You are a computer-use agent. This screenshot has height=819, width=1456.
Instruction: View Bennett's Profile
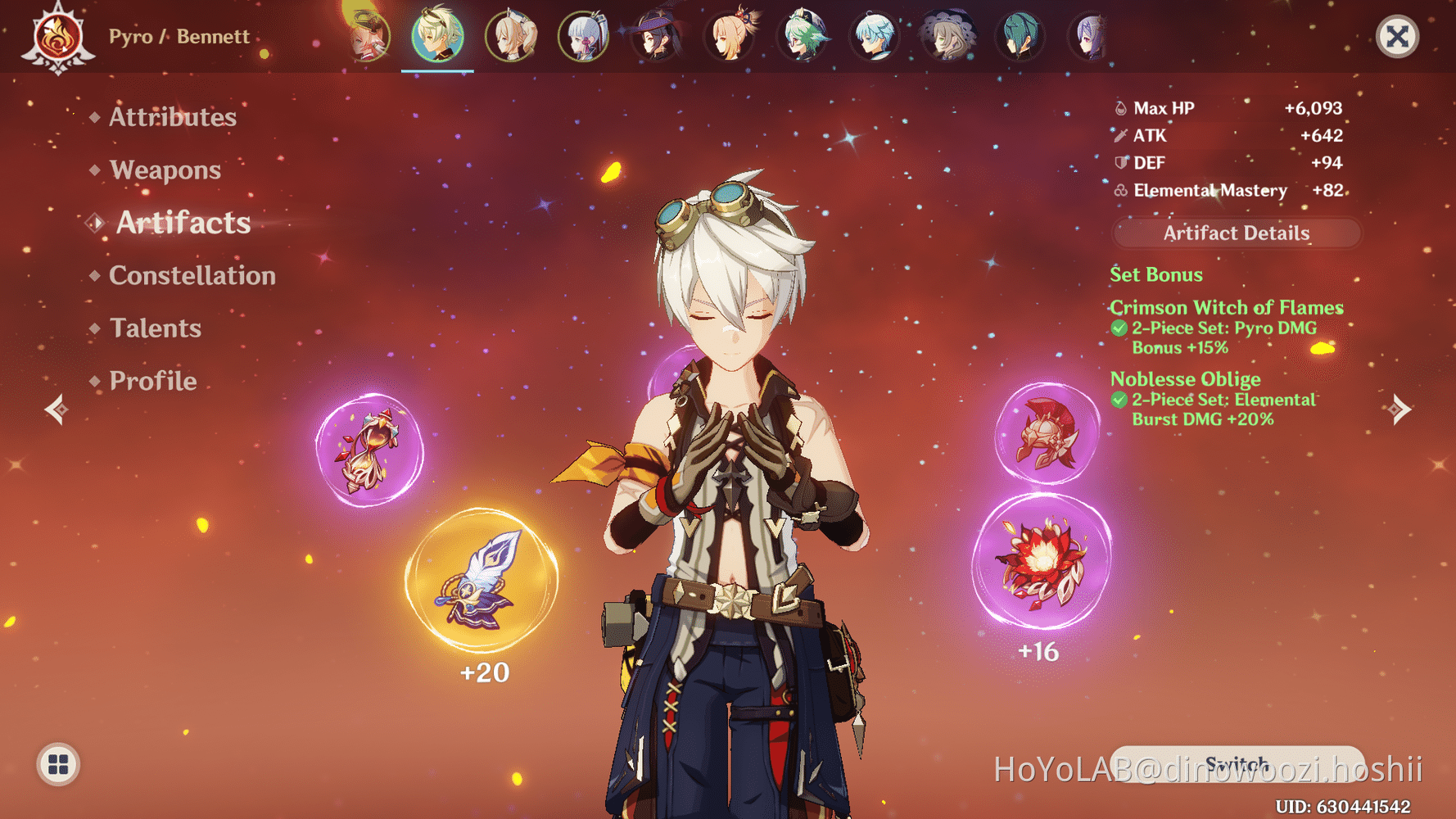[x=152, y=381]
